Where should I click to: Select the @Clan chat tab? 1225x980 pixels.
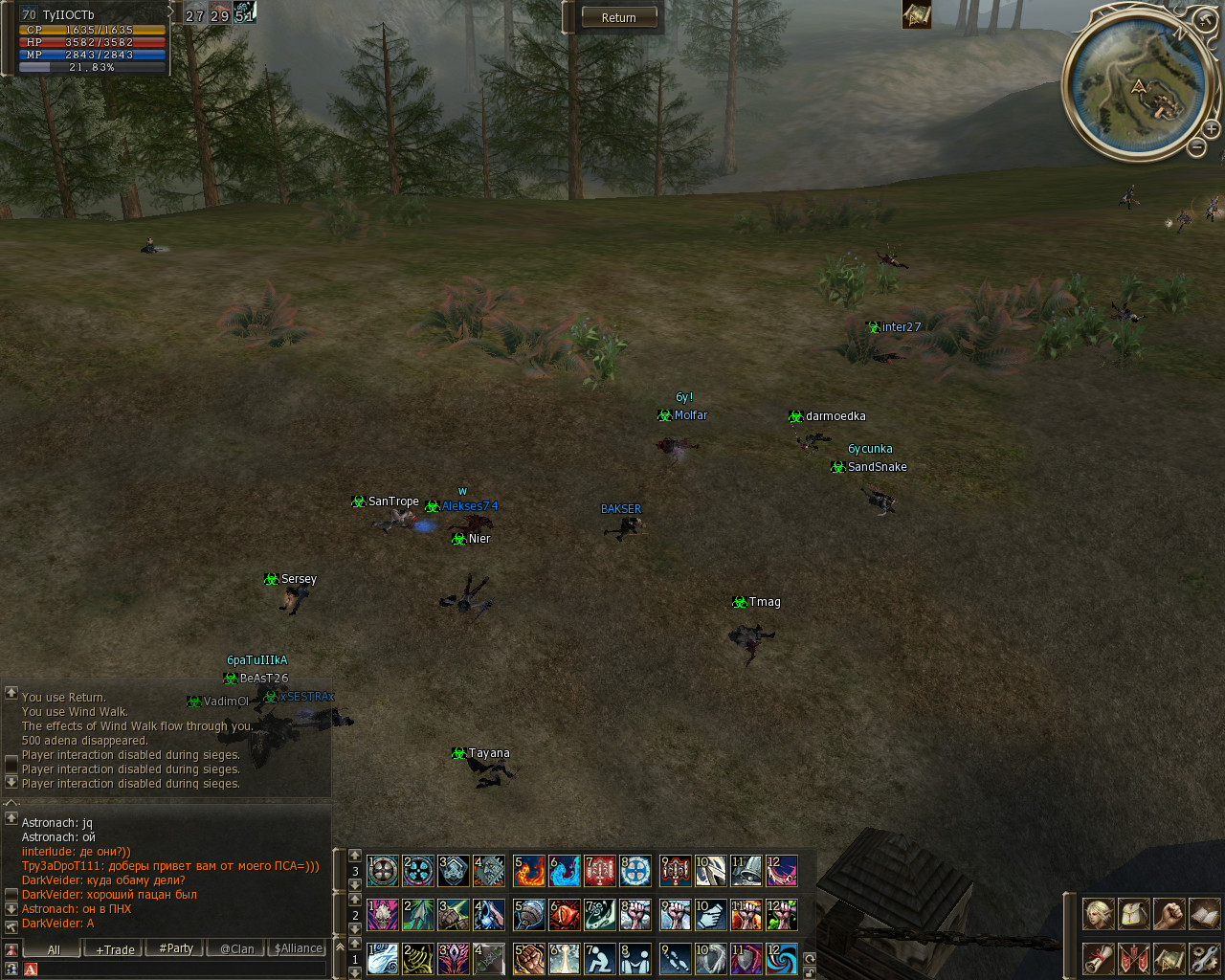coord(237,949)
